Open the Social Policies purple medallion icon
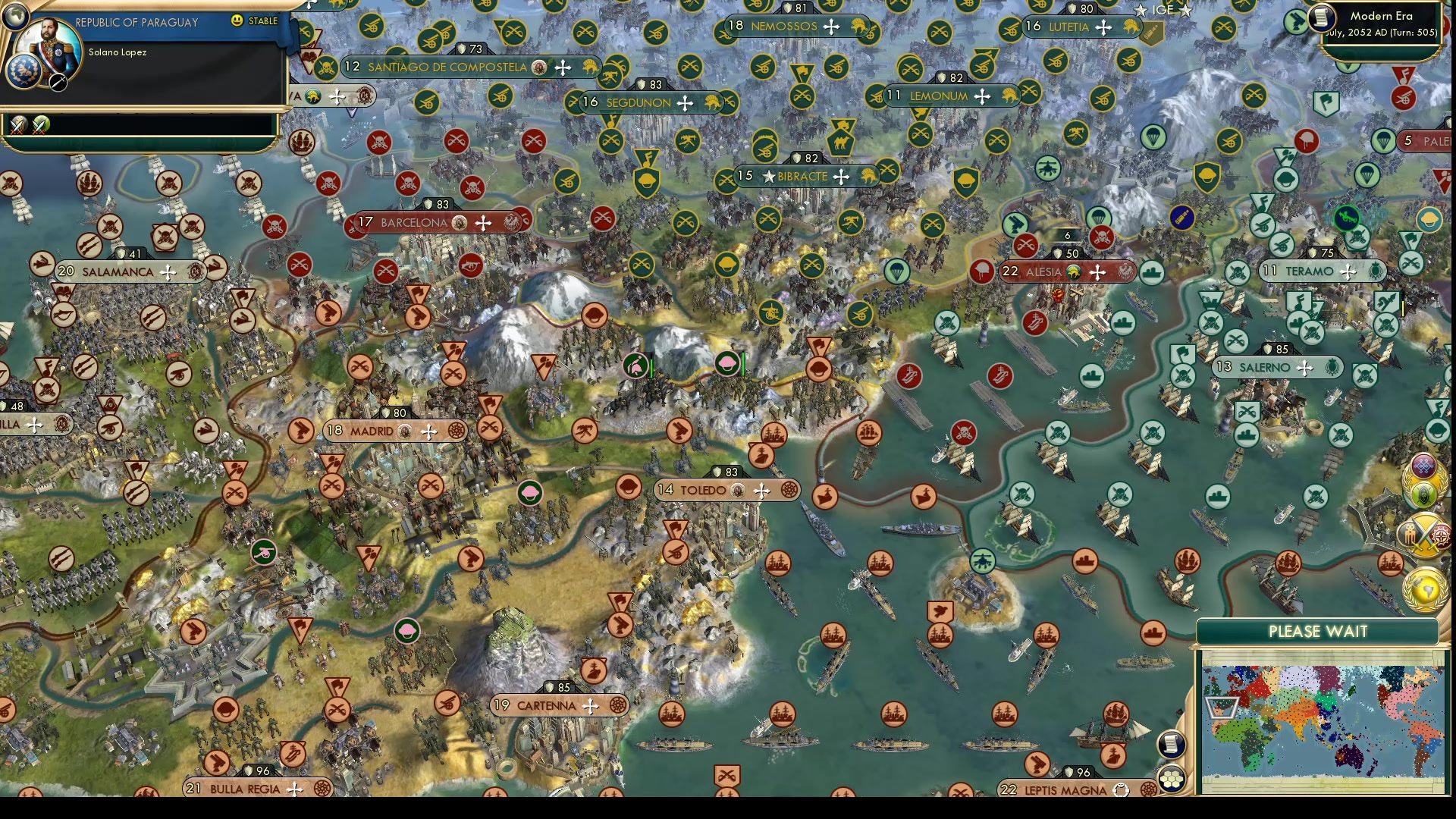Image resolution: width=1456 pixels, height=819 pixels. (1423, 466)
